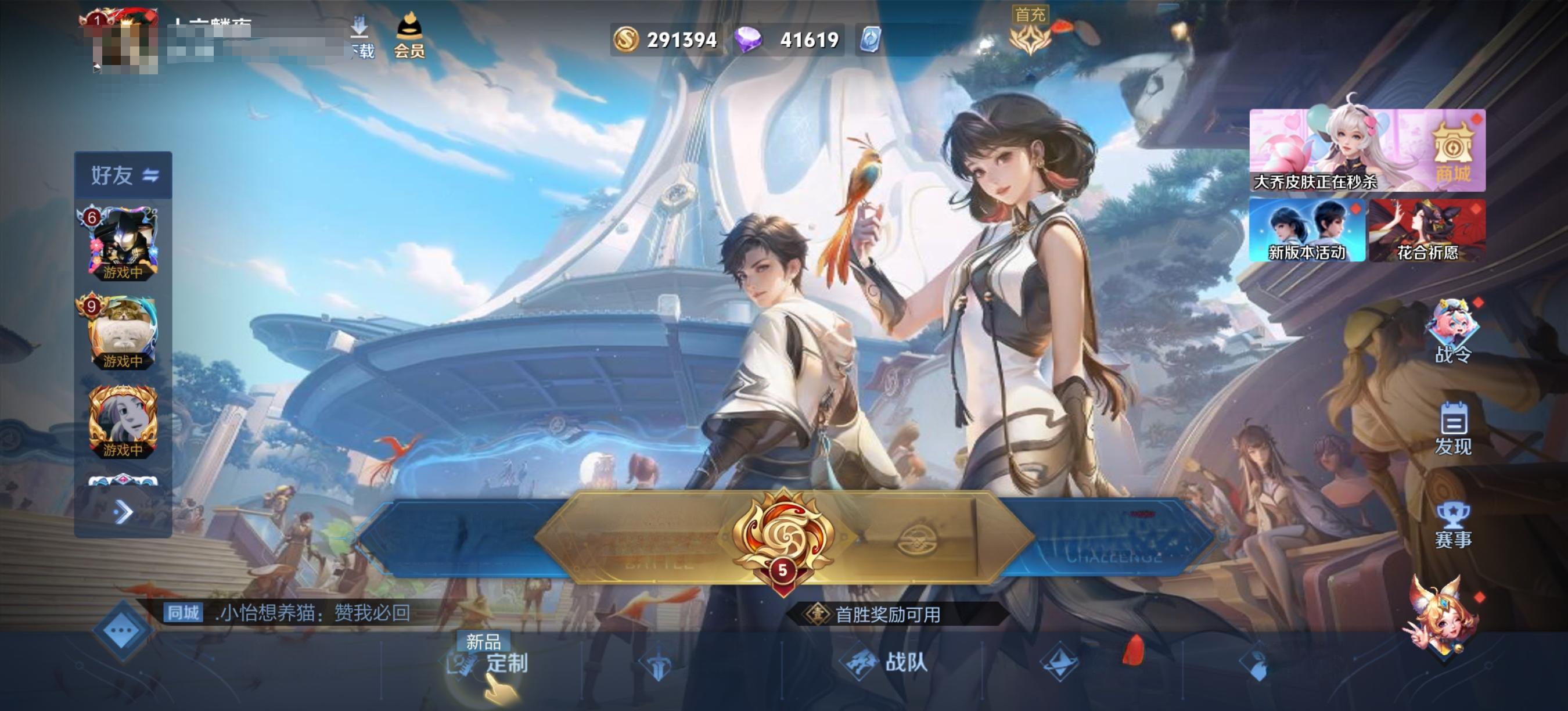The image size is (1568, 711).
Task: Toggle the 好友 friends list header
Action: click(124, 175)
